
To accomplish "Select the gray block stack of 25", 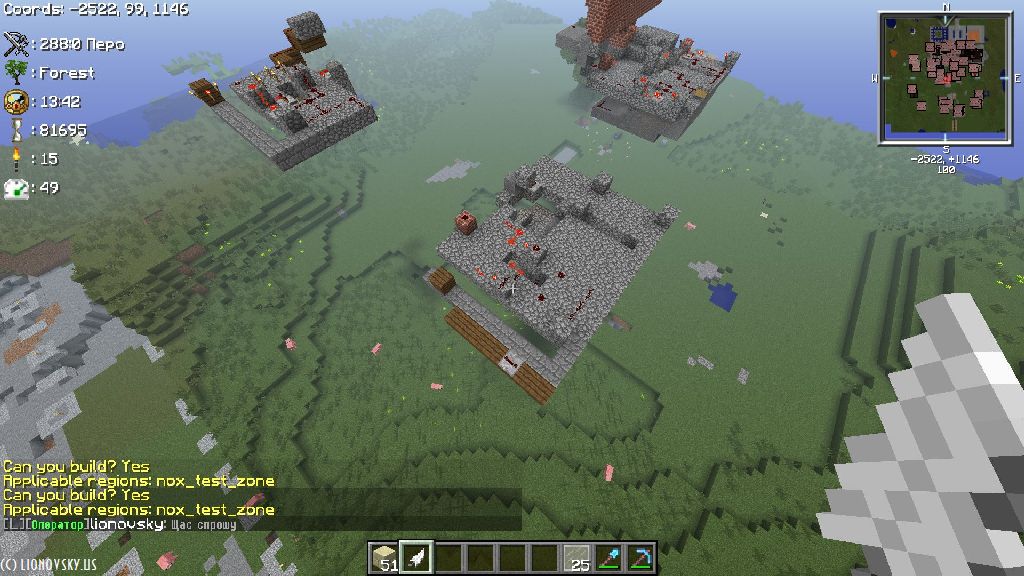I will click(575, 558).
